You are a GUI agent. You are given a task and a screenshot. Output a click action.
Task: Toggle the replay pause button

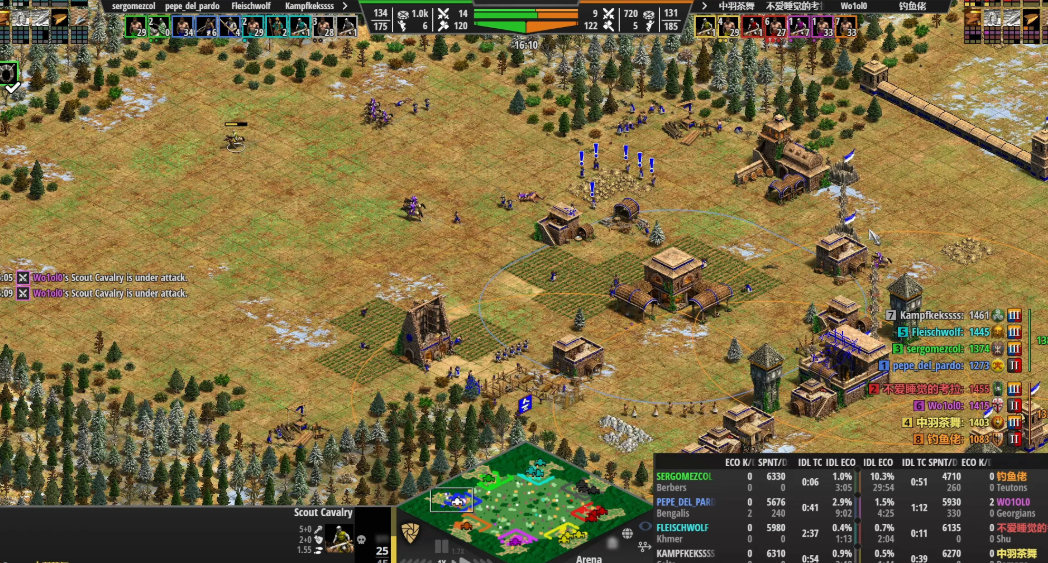click(x=441, y=548)
